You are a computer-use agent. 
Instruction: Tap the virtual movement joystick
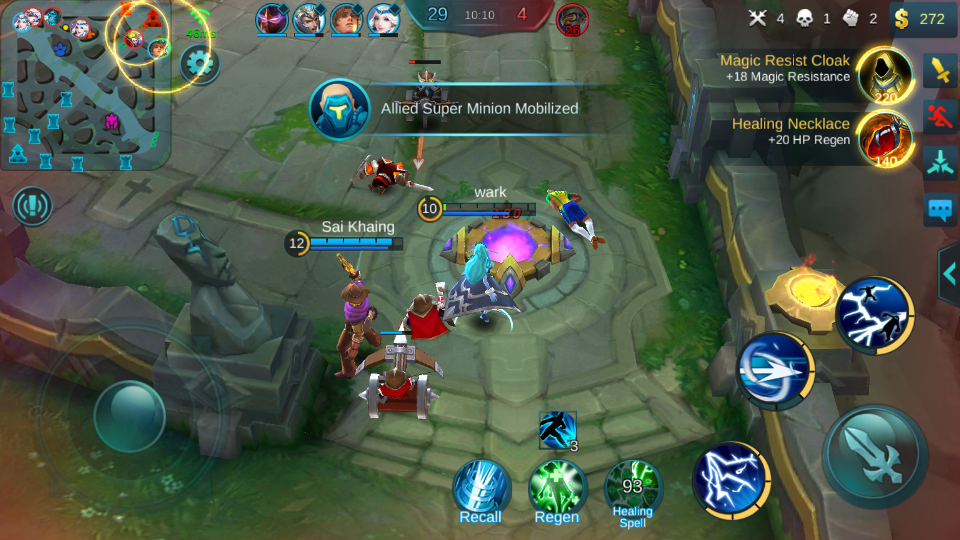click(129, 413)
